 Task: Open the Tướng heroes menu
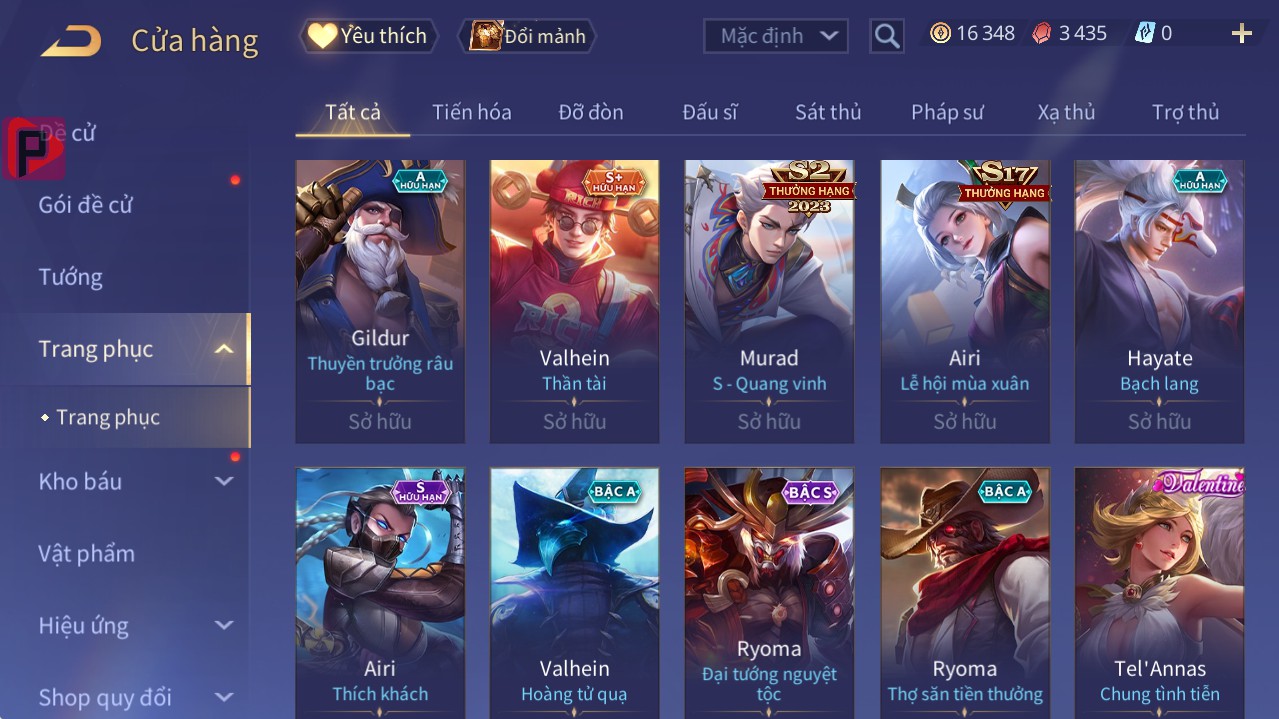71,277
